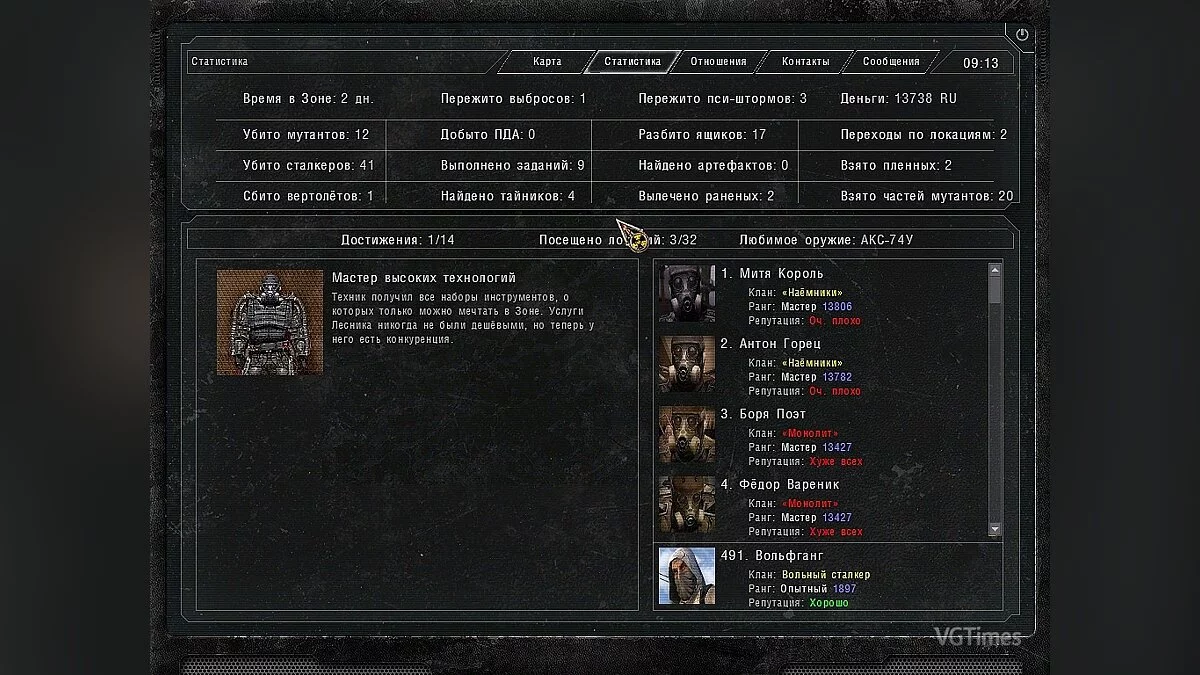
Task: Switch to the Карта tab
Action: coord(547,62)
